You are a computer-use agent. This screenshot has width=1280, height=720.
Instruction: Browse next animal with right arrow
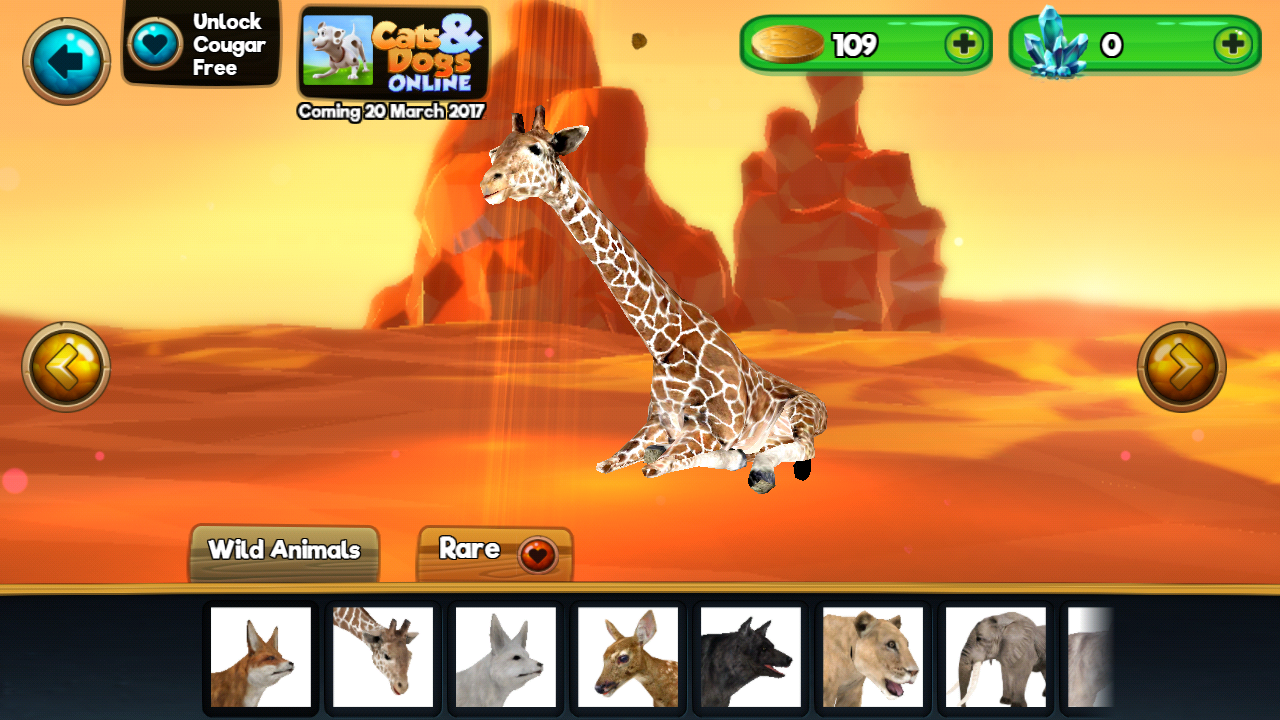point(1183,365)
